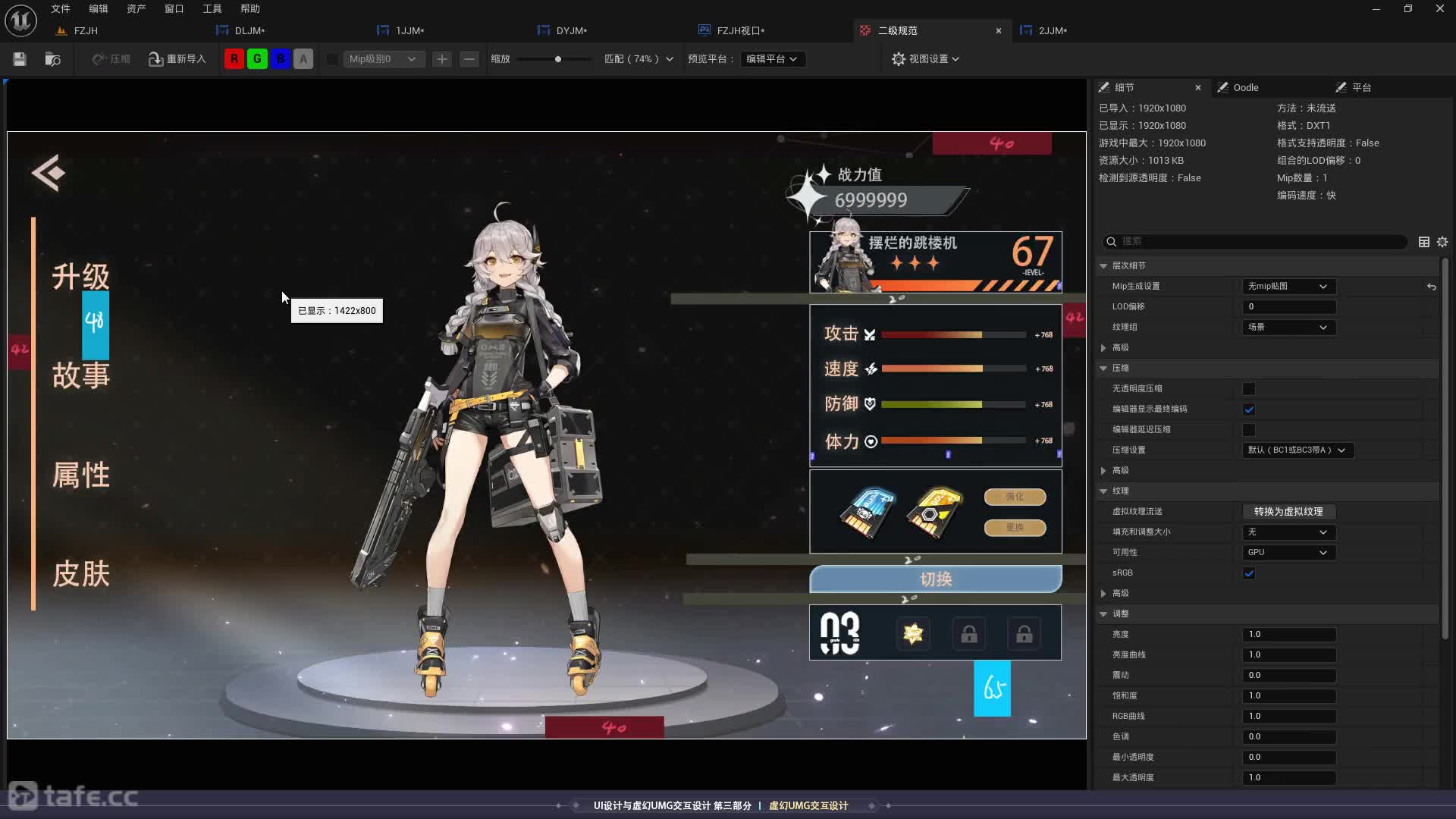
Task: Select the gold chip card item
Action: click(x=934, y=513)
